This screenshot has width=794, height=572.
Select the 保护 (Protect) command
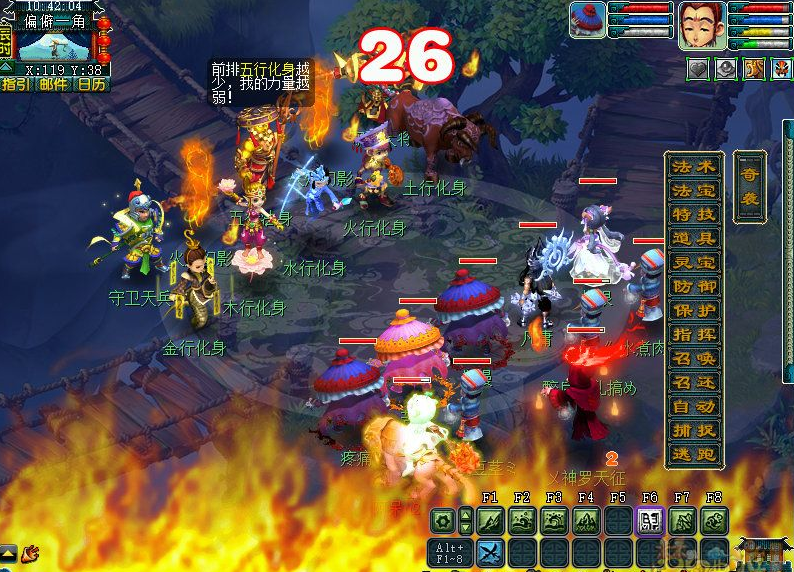point(694,310)
